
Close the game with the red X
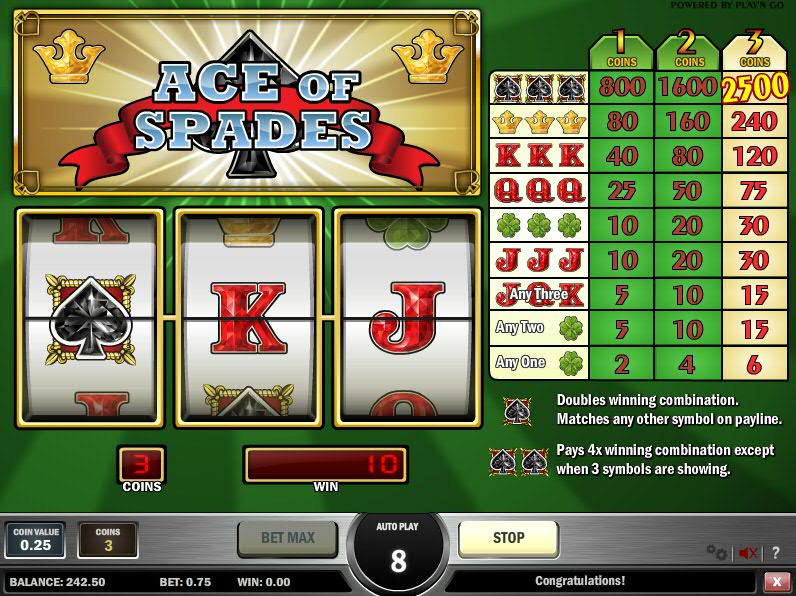click(x=776, y=581)
